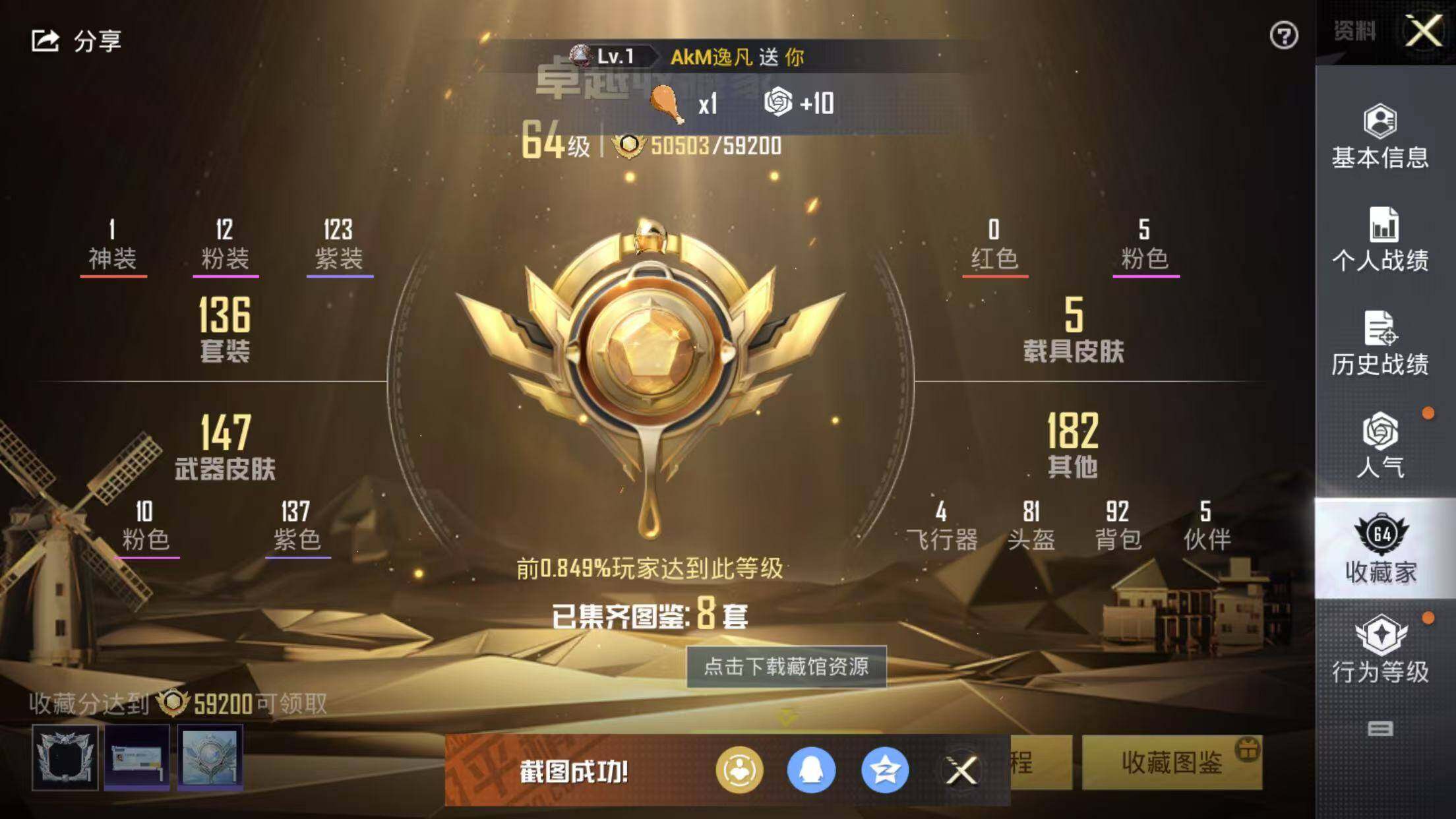Screen dimensions: 1456x819
Task: Close the profile panel with the top-right X
Action: point(1424,31)
